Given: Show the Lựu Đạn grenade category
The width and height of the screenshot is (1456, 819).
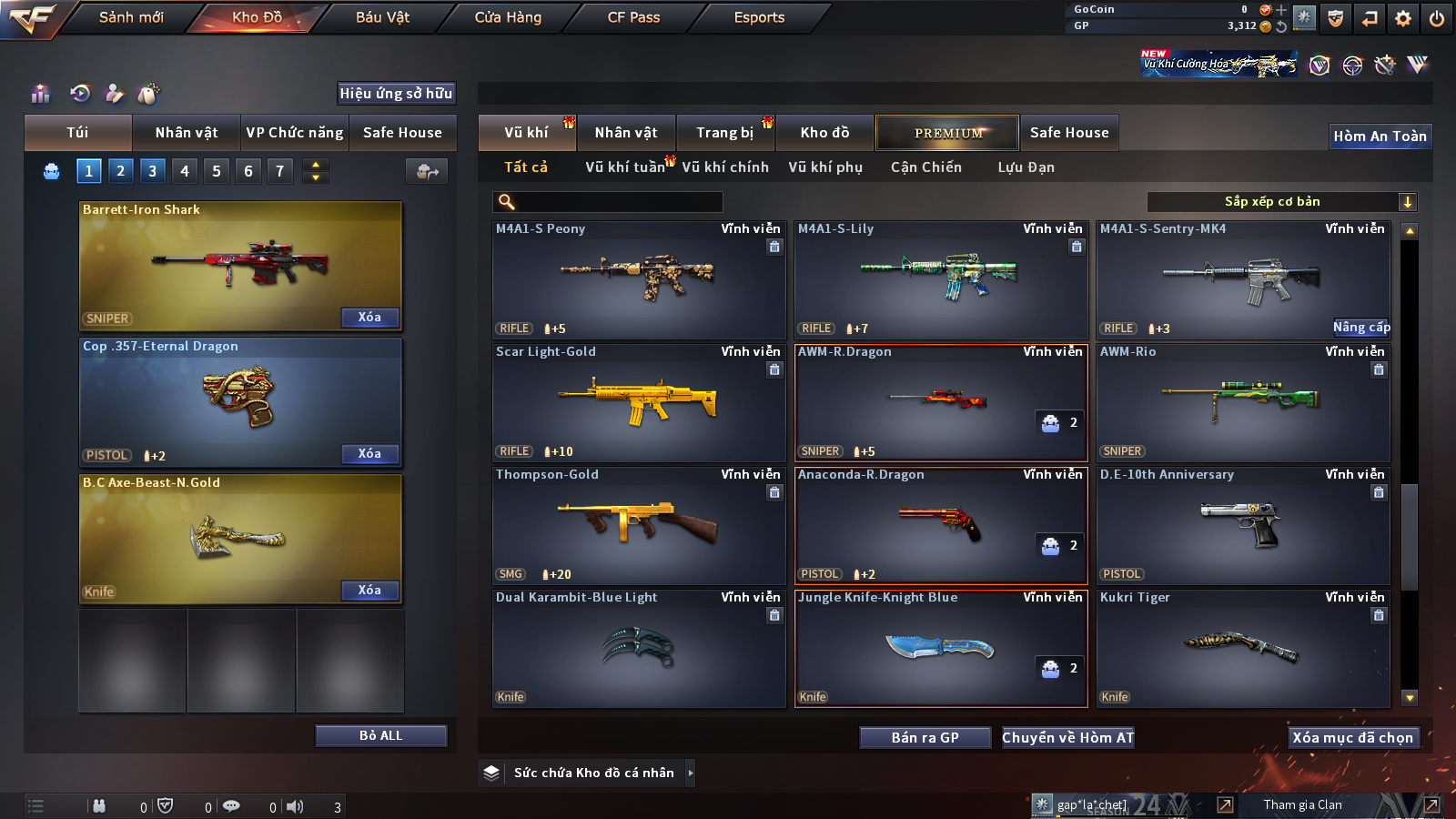Looking at the screenshot, I should point(1026,167).
